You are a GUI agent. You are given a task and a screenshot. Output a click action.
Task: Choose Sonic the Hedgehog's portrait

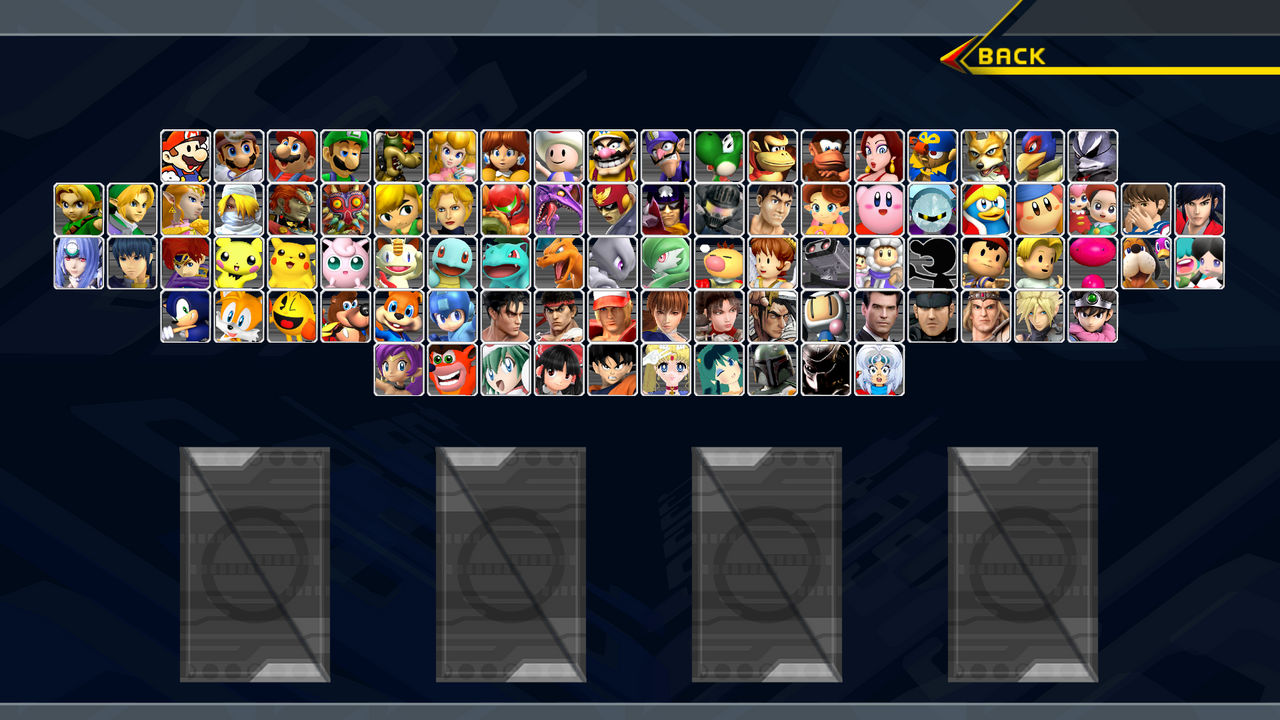(182, 317)
